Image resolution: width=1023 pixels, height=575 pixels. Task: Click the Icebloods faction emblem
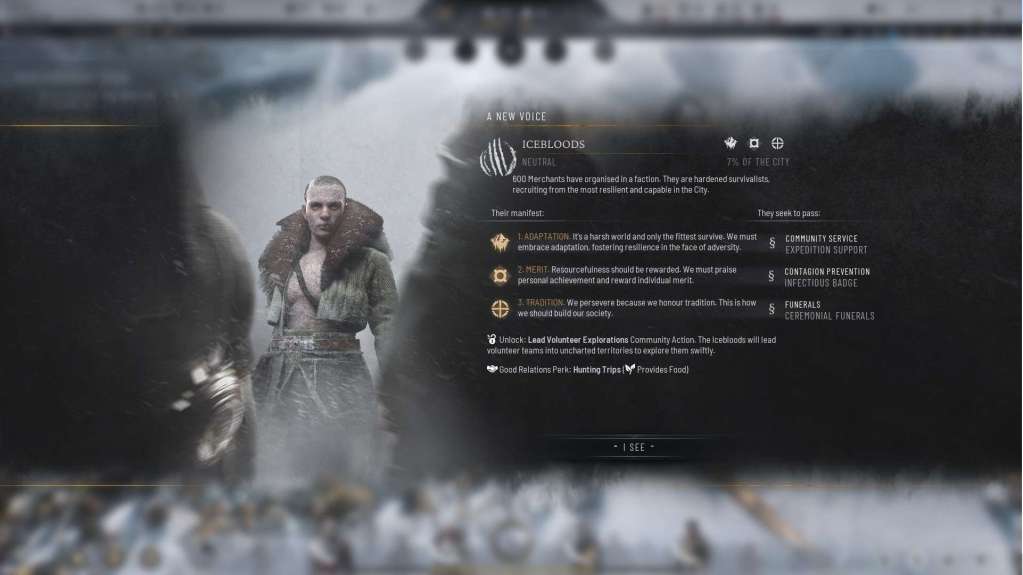click(x=498, y=157)
